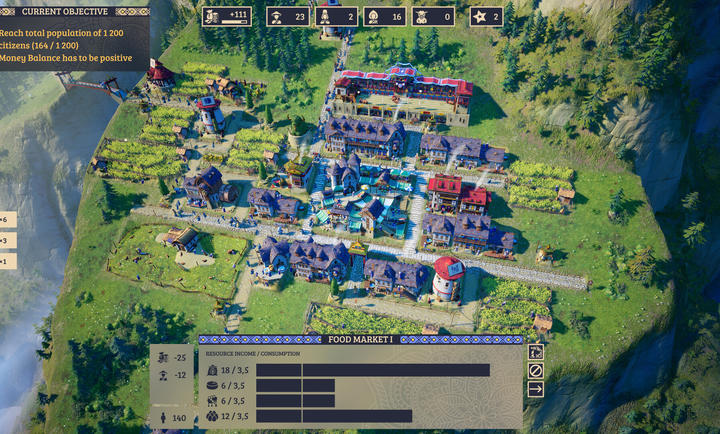Click the top button beside the Food Market title
720x434 pixels.
[x=536, y=352]
